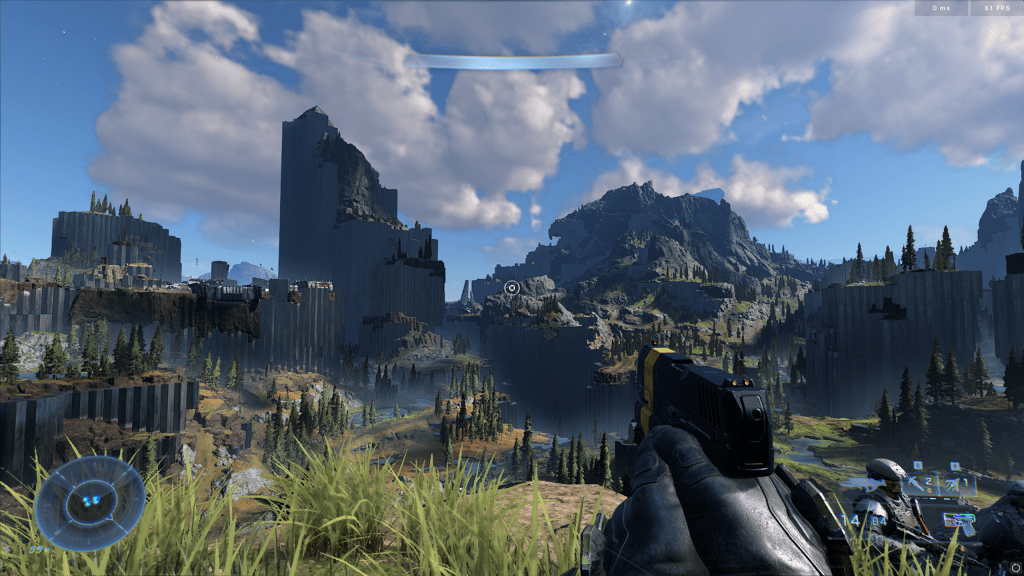1024x576 pixels.
Task: Choose the frag grenade slot
Action: [x=921, y=485]
